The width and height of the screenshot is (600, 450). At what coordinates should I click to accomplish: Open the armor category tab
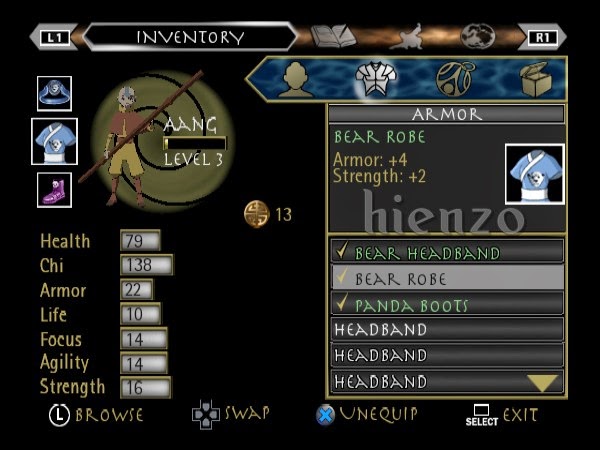pos(374,79)
